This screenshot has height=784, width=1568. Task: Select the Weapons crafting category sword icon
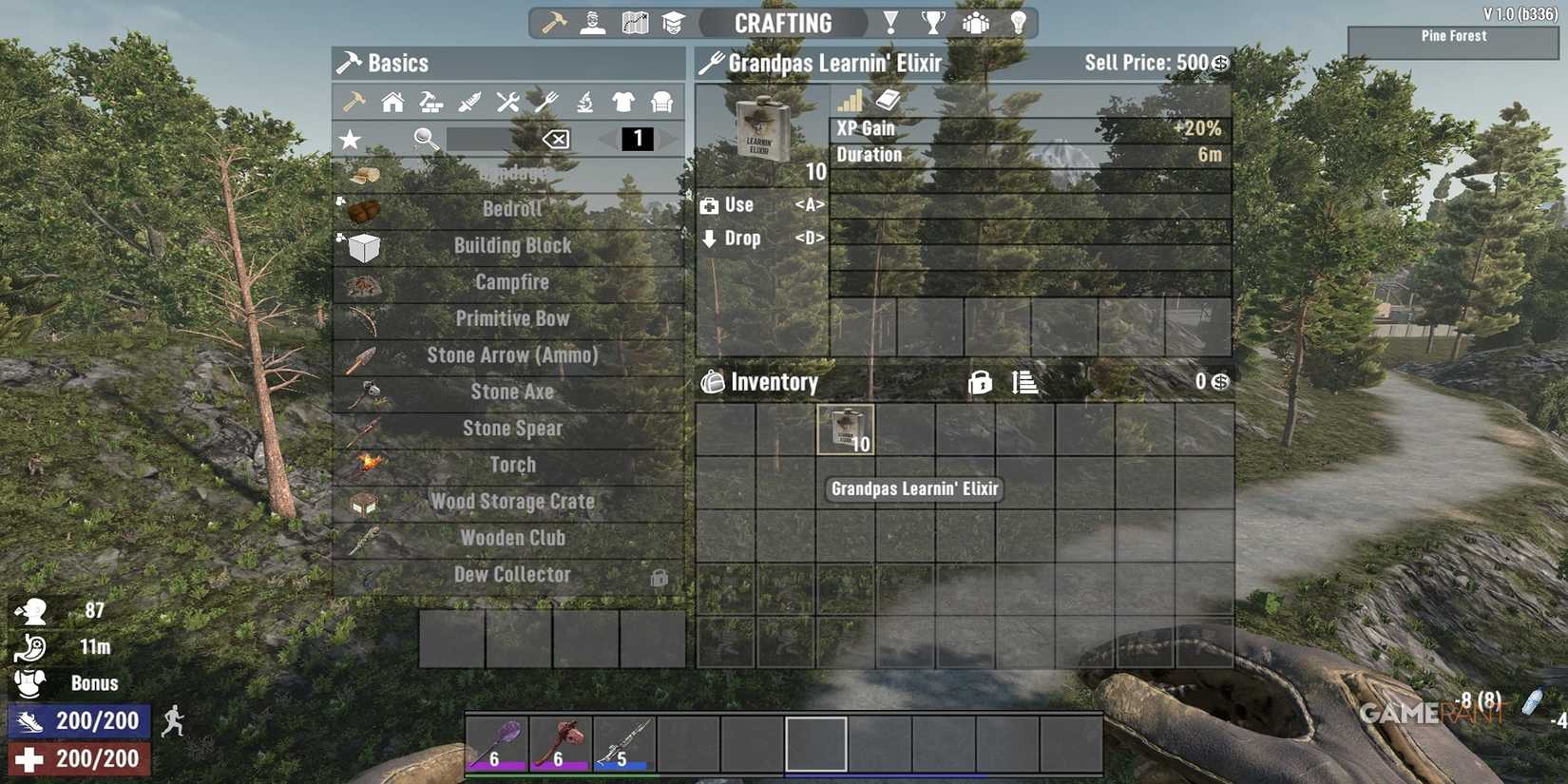pos(468,102)
